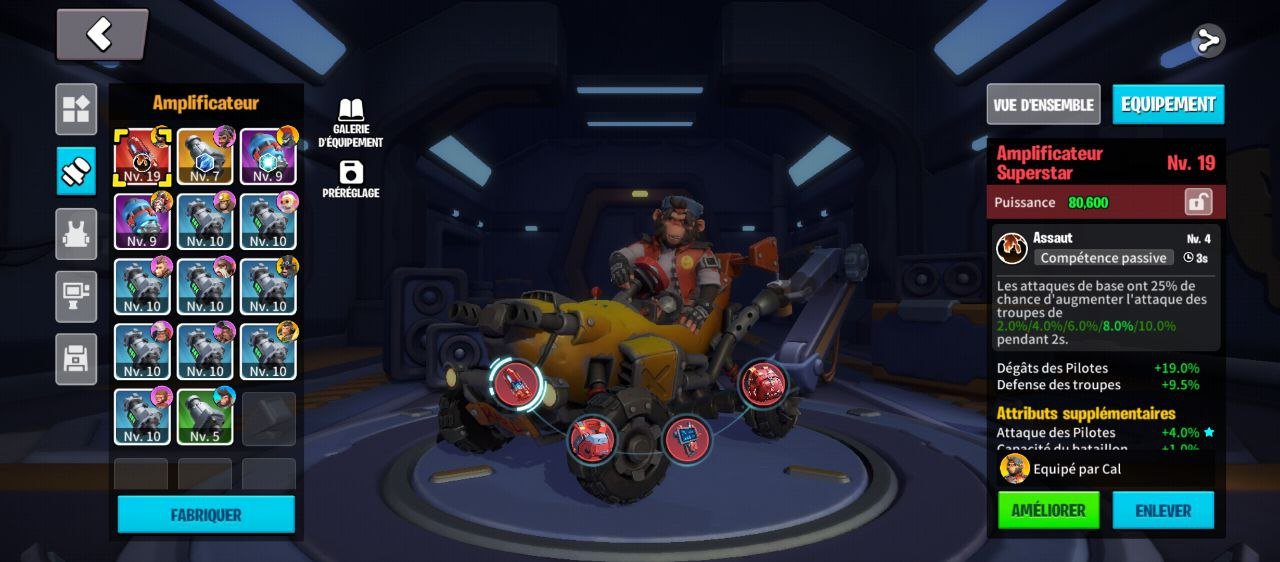Open the Préréglage presets

[x=350, y=179]
